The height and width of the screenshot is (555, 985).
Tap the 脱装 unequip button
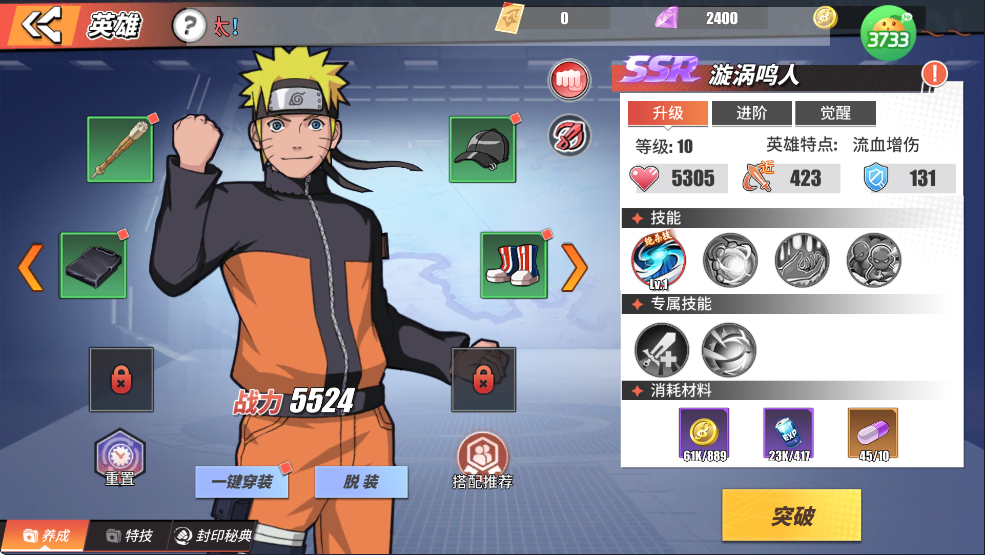[361, 482]
